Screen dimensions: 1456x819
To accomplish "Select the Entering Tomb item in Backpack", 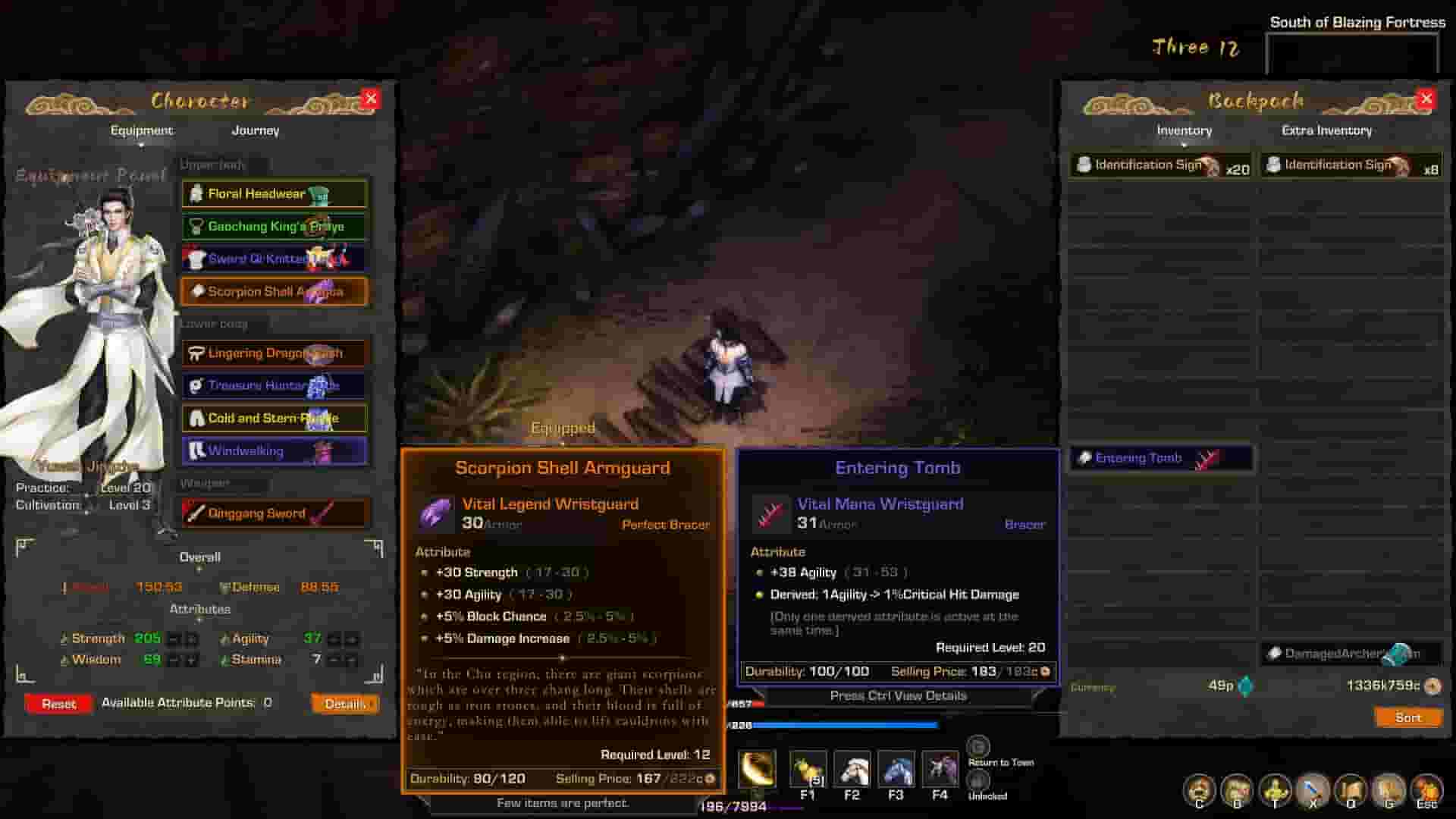I will 1159,458.
